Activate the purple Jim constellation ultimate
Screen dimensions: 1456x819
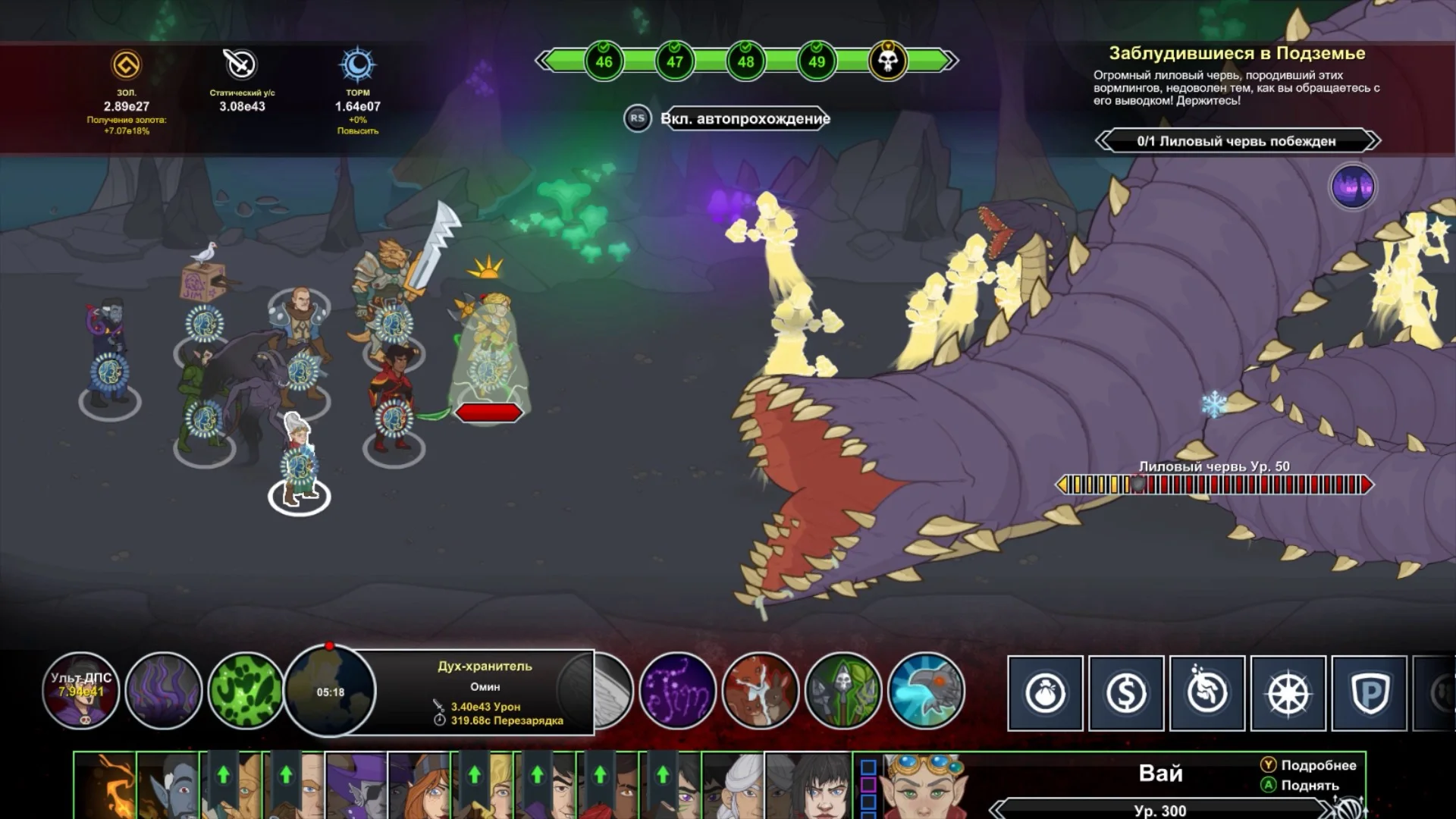678,691
